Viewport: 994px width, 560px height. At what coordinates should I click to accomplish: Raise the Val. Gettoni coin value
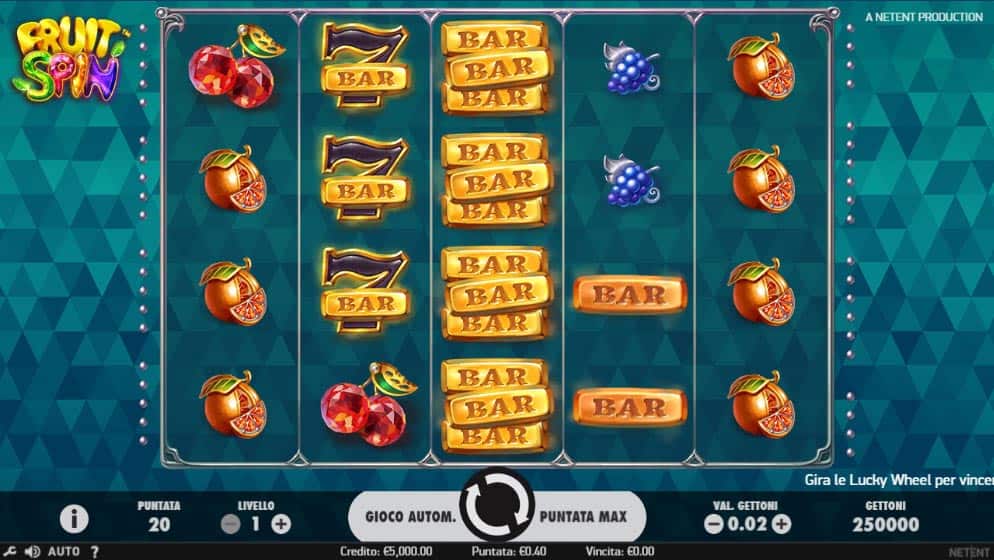coord(781,523)
